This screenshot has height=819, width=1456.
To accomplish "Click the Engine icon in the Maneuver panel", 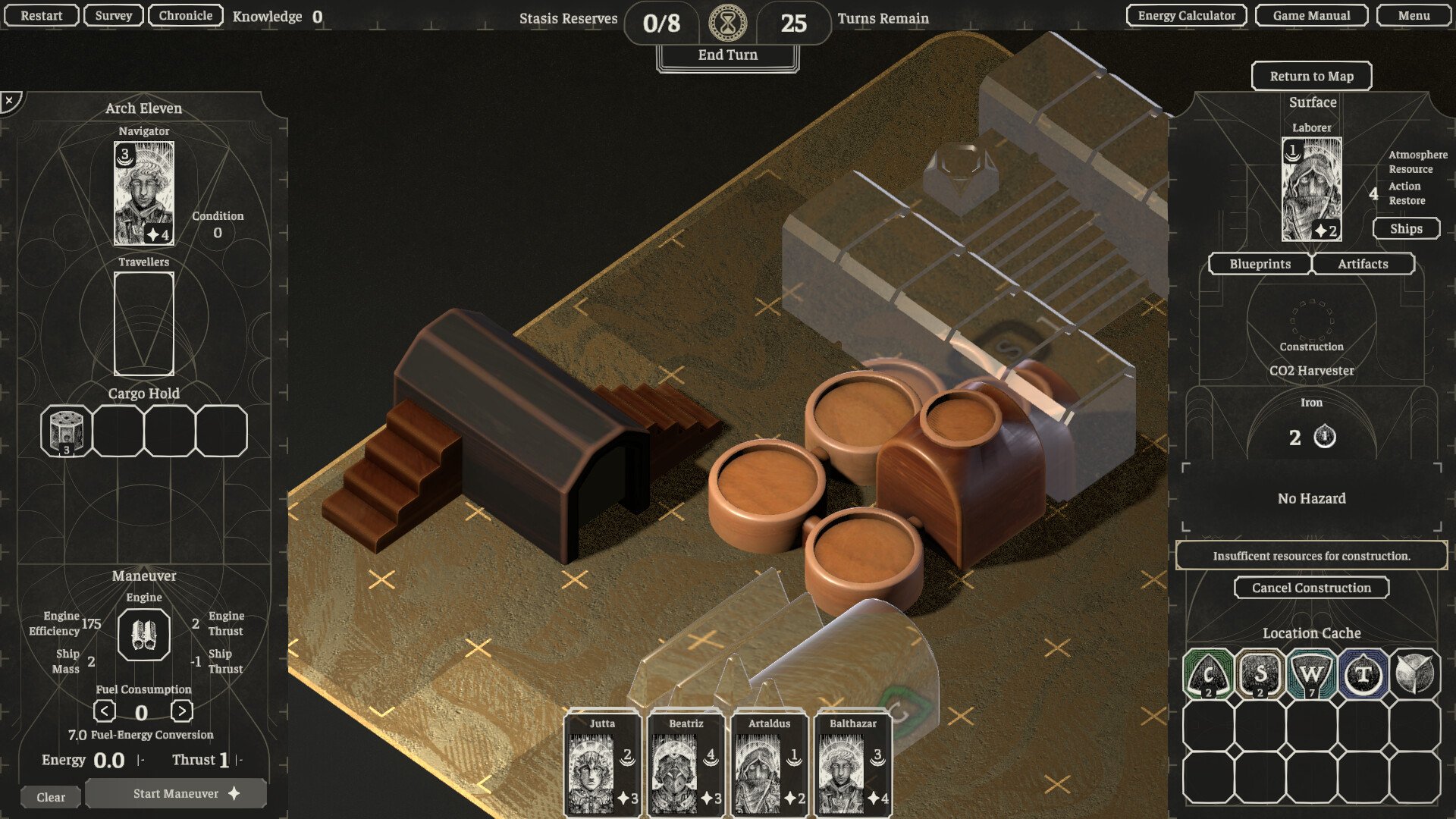I will [x=143, y=635].
